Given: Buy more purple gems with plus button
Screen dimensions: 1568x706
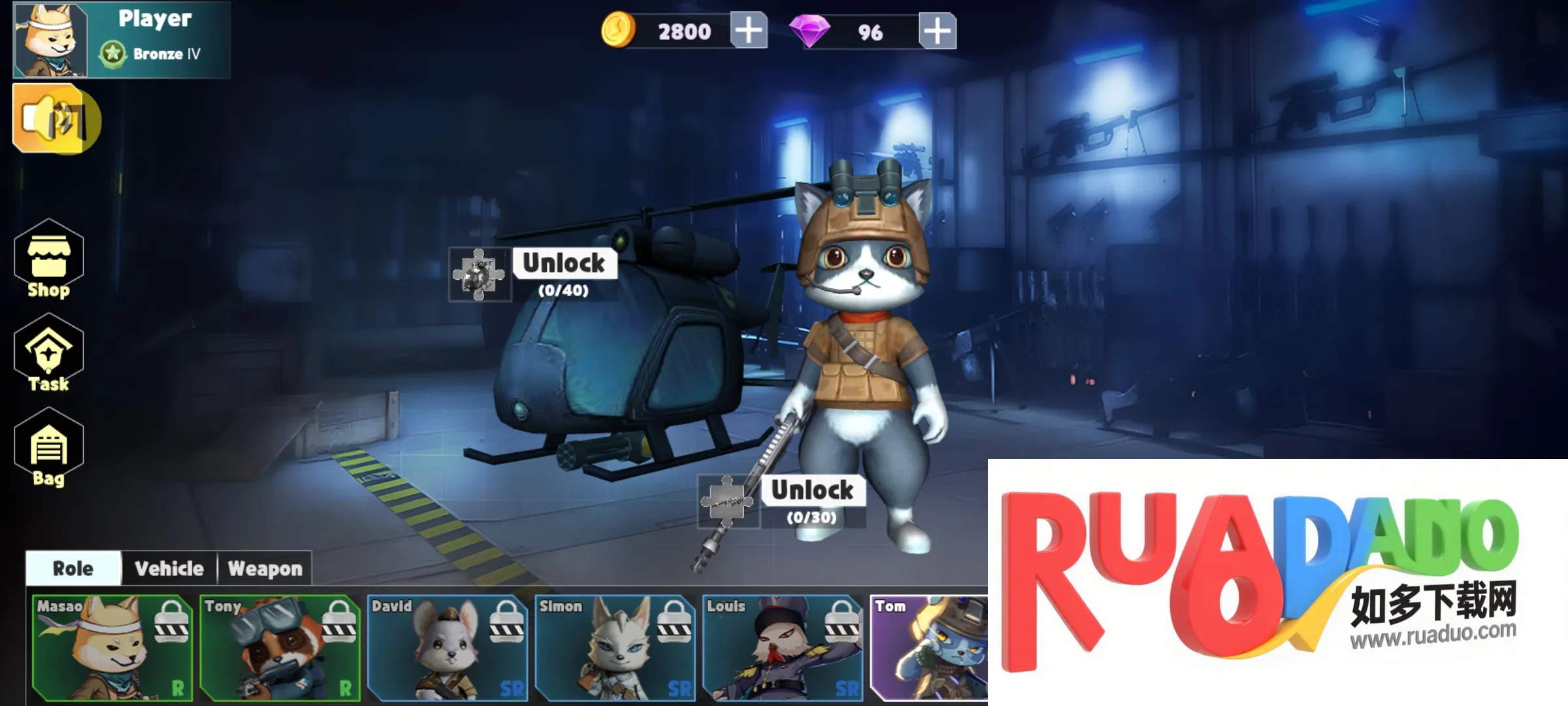Looking at the screenshot, I should click(x=937, y=31).
